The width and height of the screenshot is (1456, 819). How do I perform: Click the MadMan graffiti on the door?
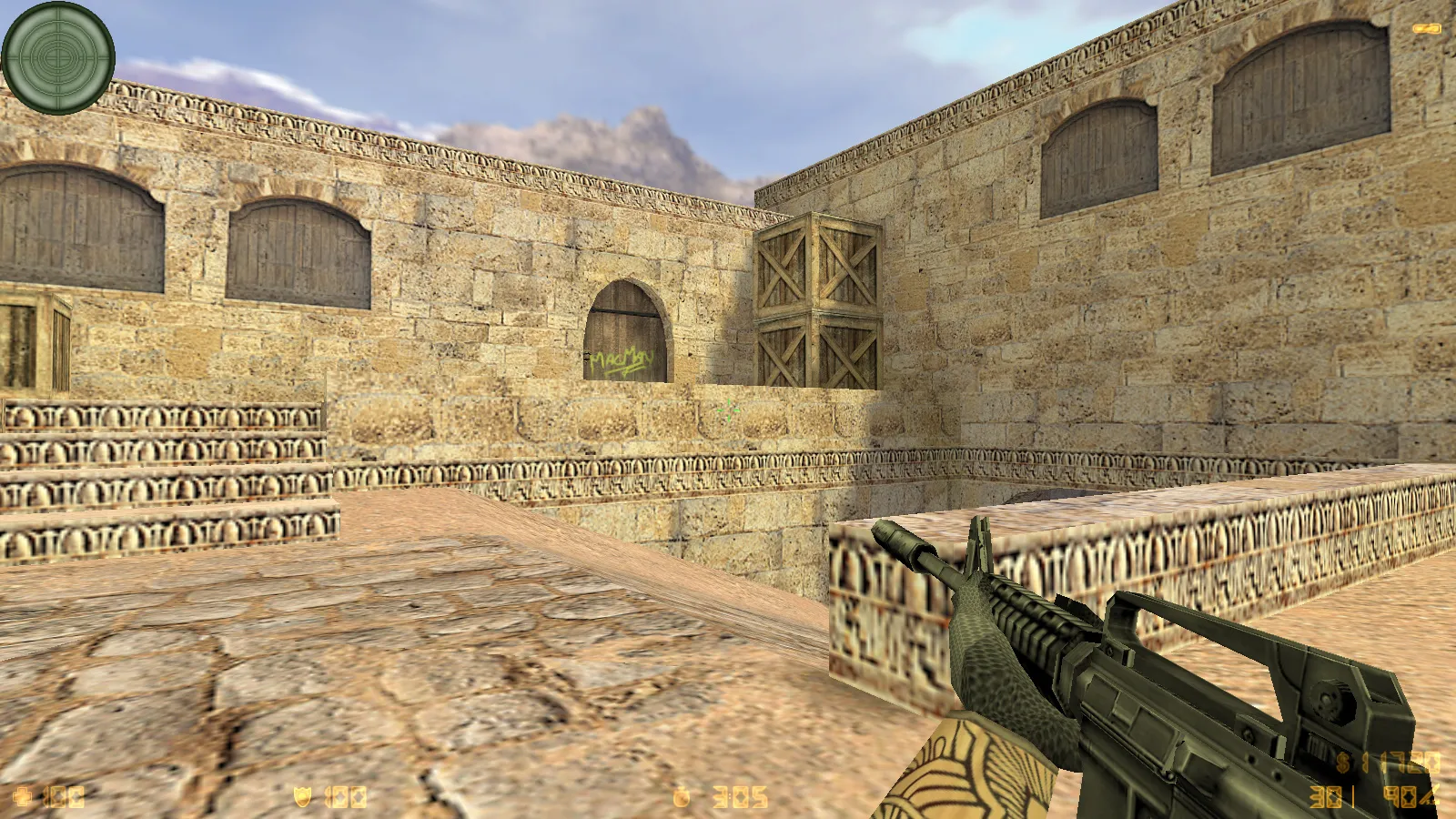point(623,364)
